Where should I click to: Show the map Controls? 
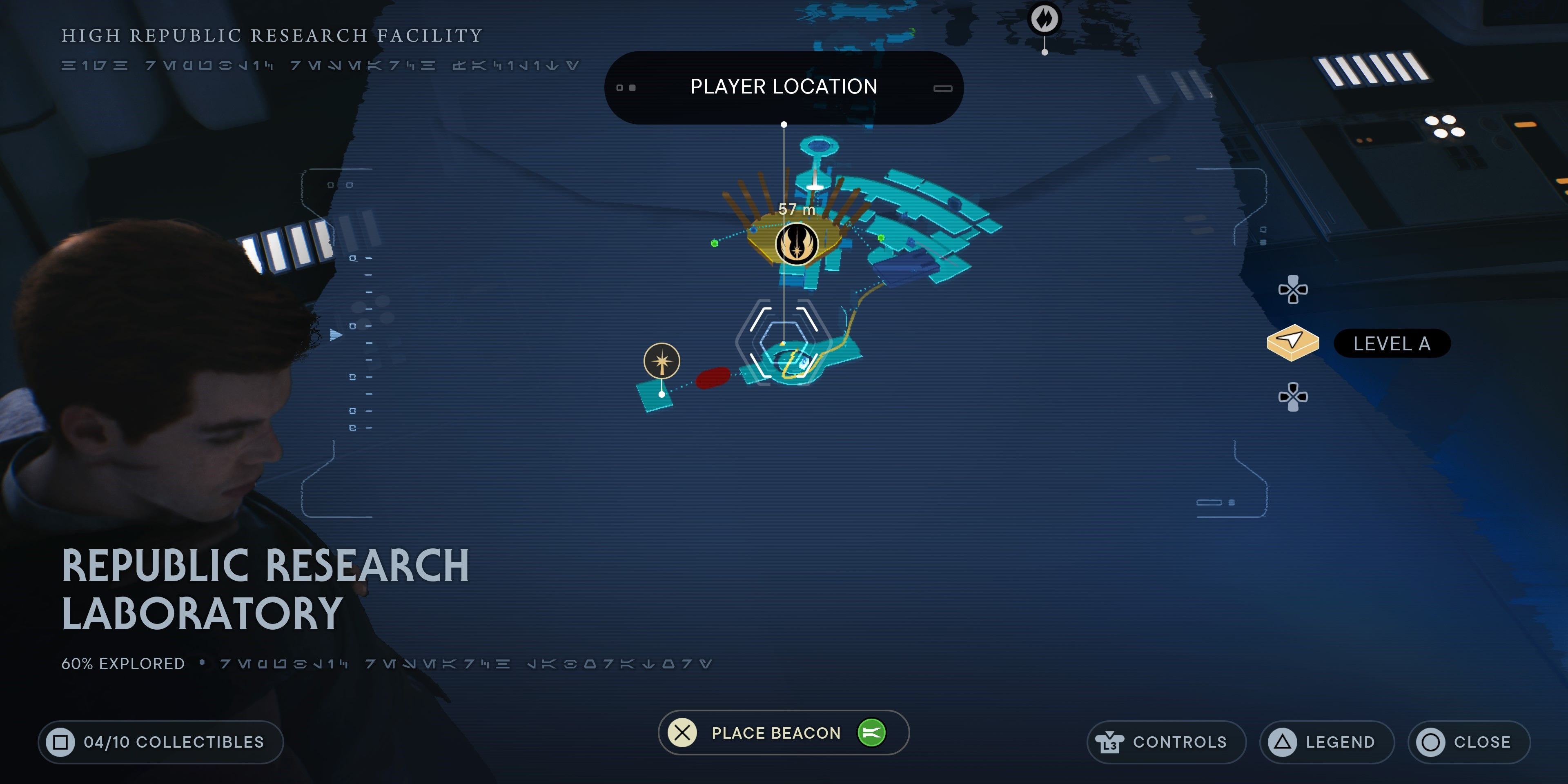(x=1166, y=742)
